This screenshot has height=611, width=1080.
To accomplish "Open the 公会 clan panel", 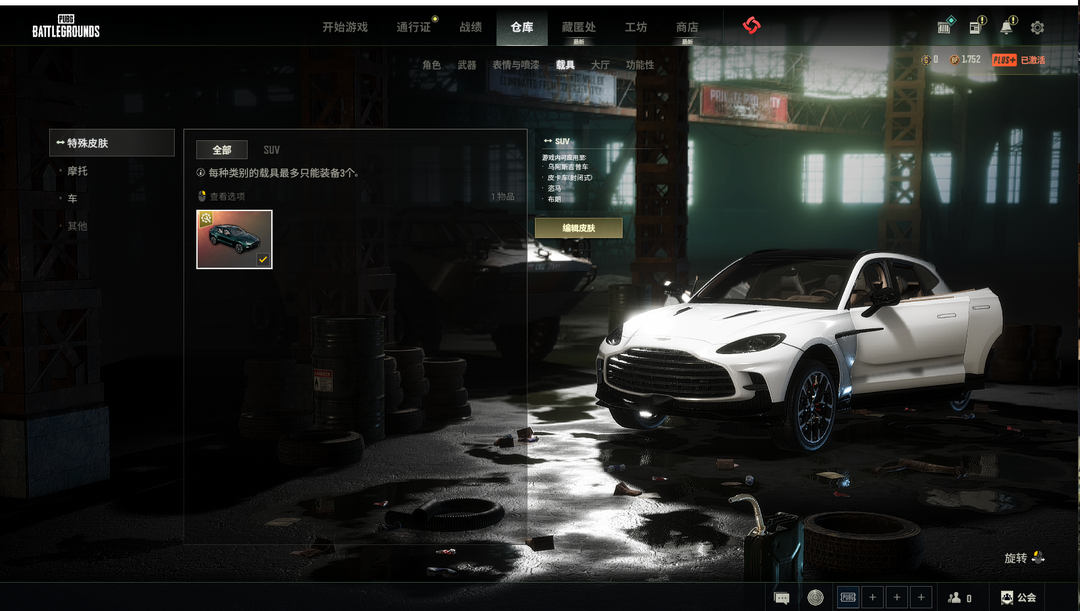I will pos(1018,597).
